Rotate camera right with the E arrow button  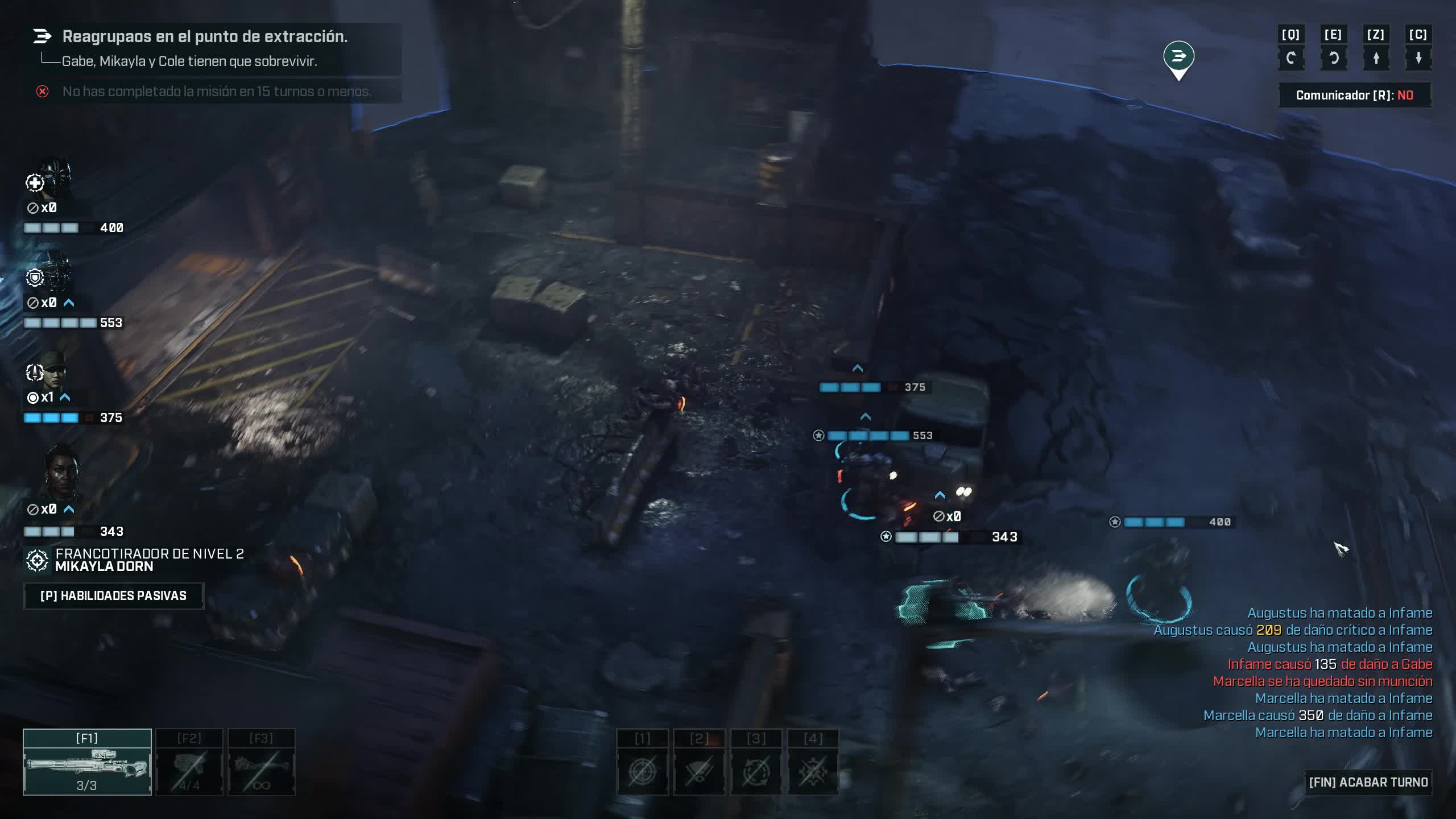coord(1333,57)
